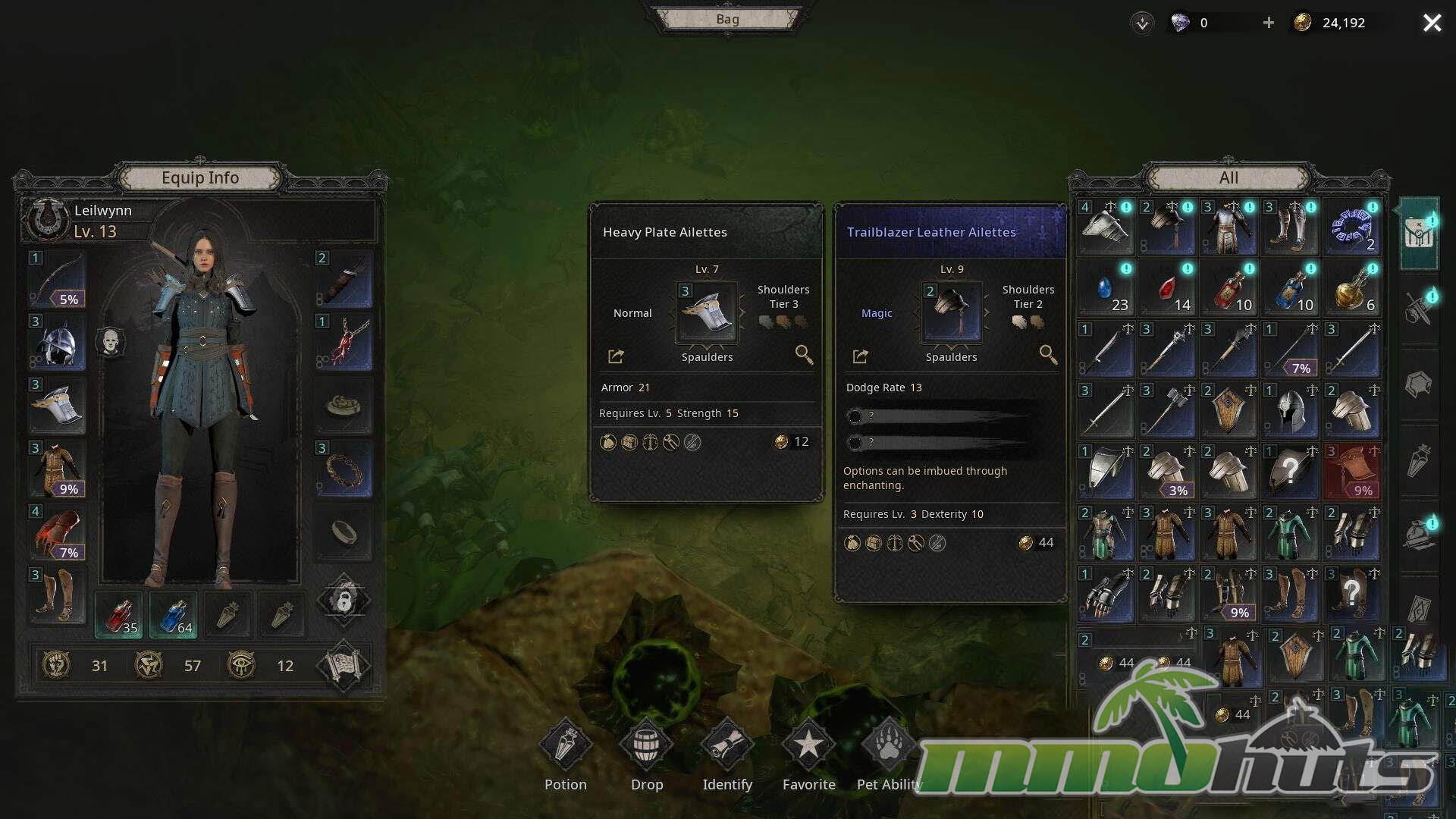Choose the blue rune ring item
1456x819 pixels.
(1352, 227)
